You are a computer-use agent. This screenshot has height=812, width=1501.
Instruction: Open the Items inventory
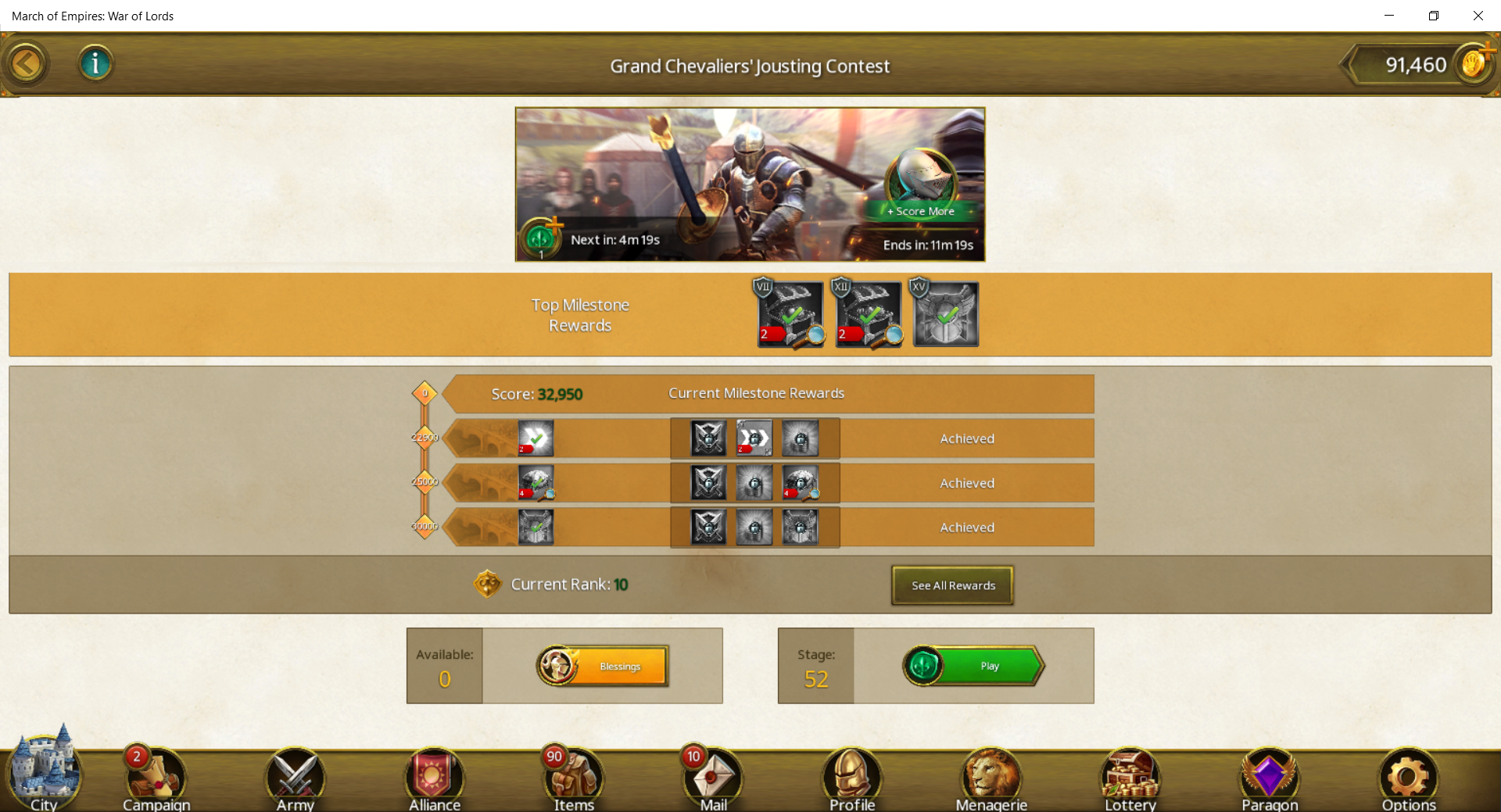coord(574,778)
